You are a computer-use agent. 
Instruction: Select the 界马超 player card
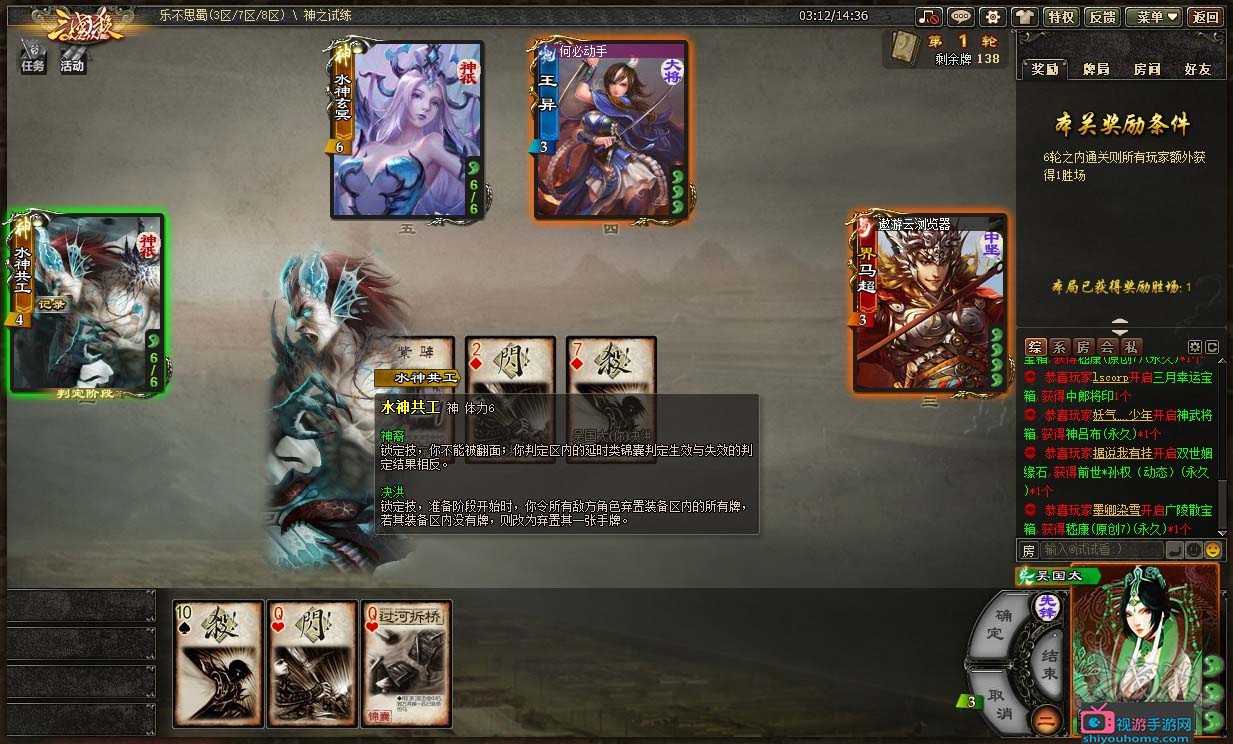930,303
